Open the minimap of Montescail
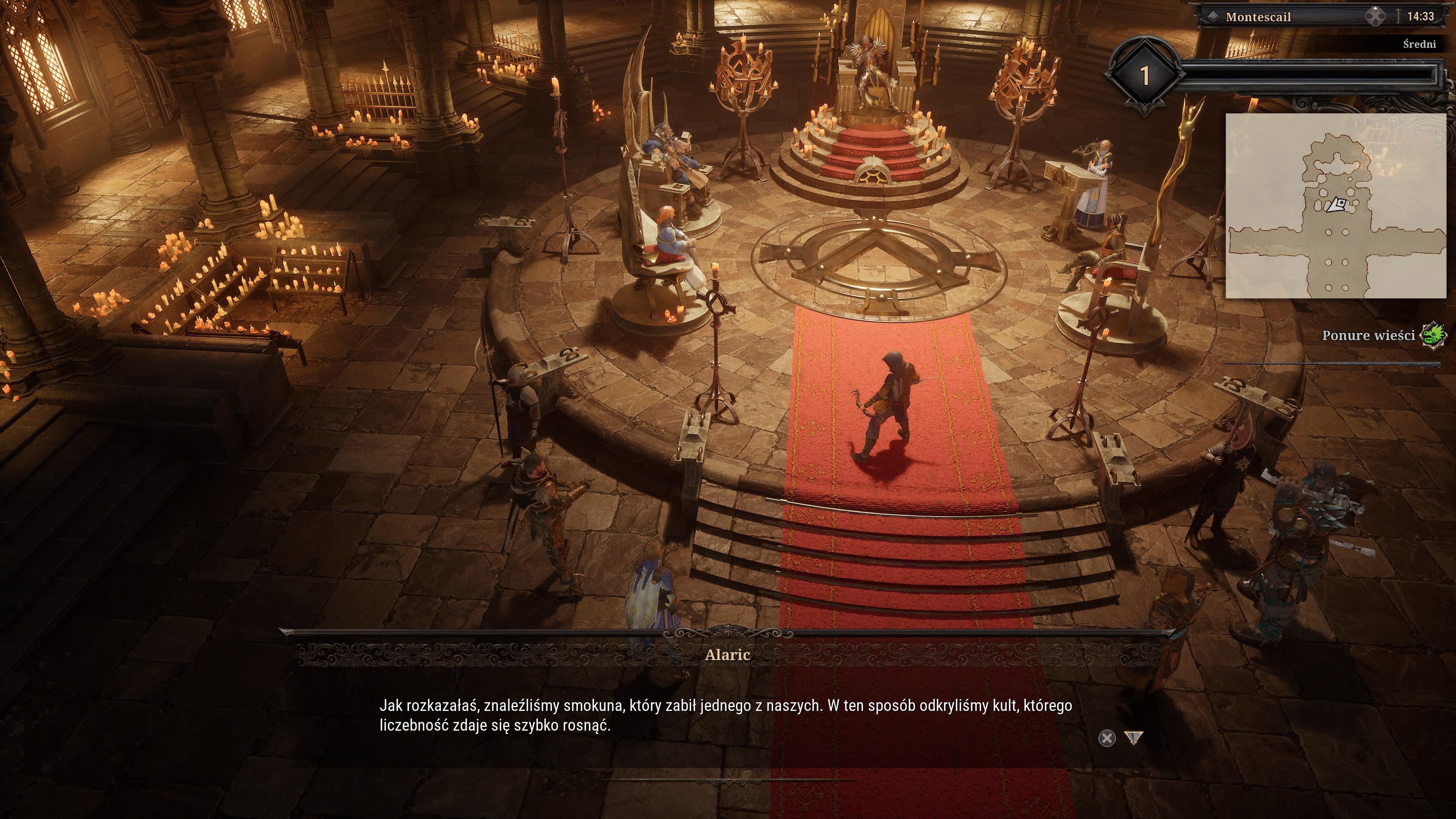Image resolution: width=1456 pixels, height=819 pixels. coord(1335,206)
